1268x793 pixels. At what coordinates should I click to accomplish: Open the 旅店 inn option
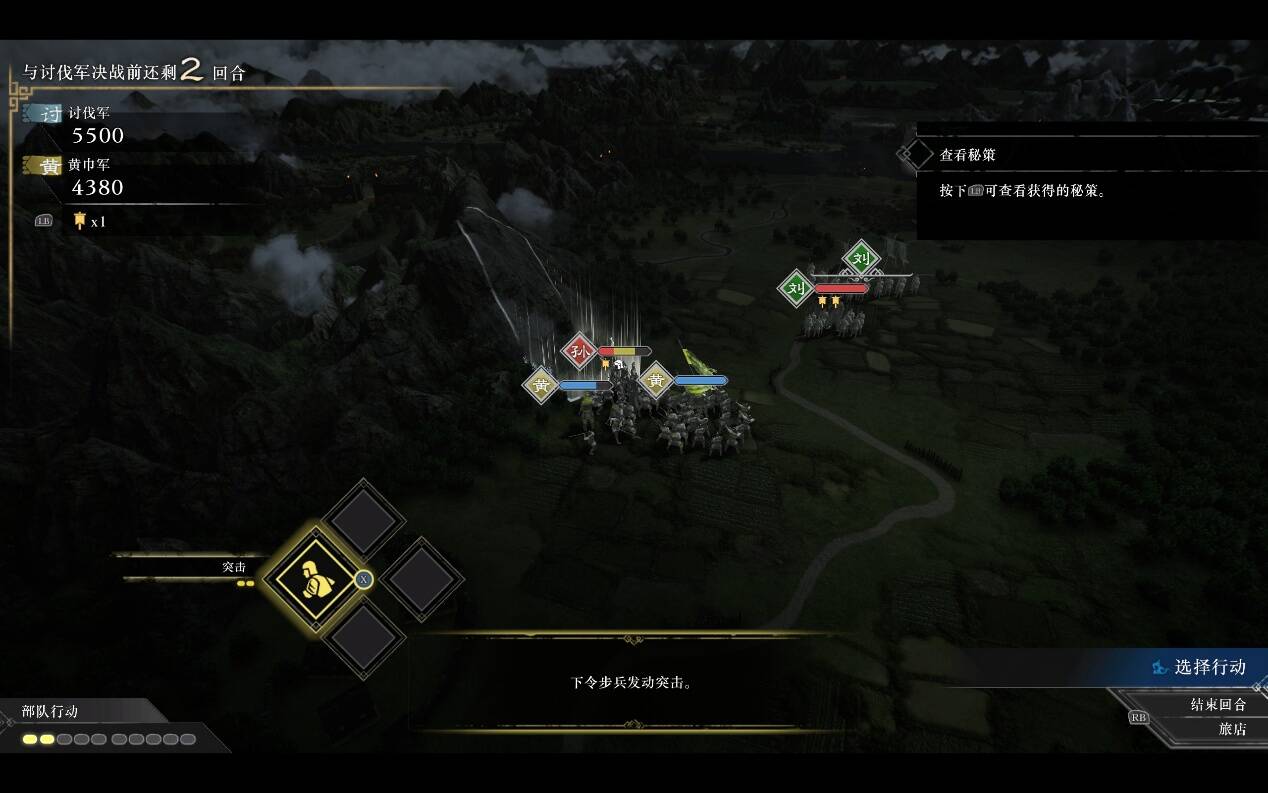(1231, 729)
